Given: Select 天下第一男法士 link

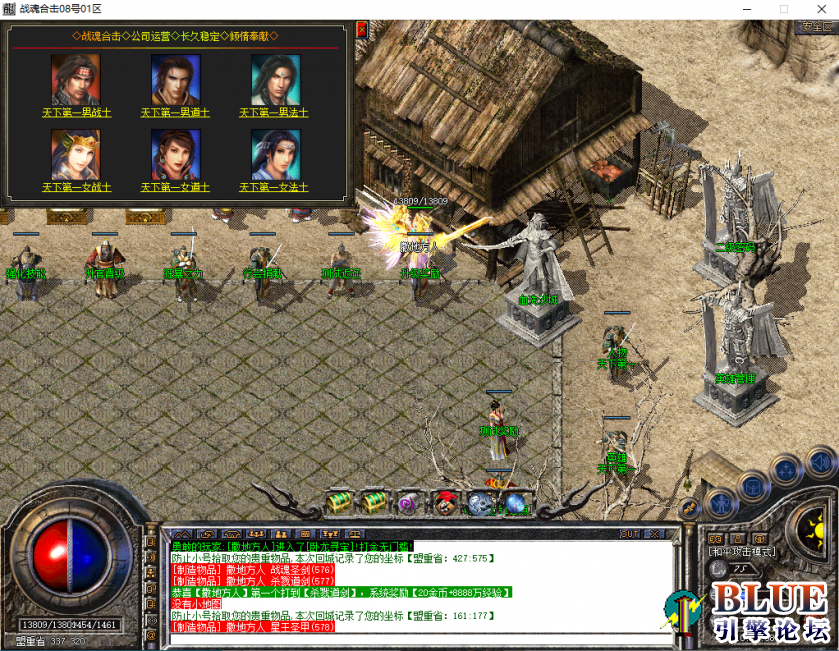Looking at the screenshot, I should (274, 113).
